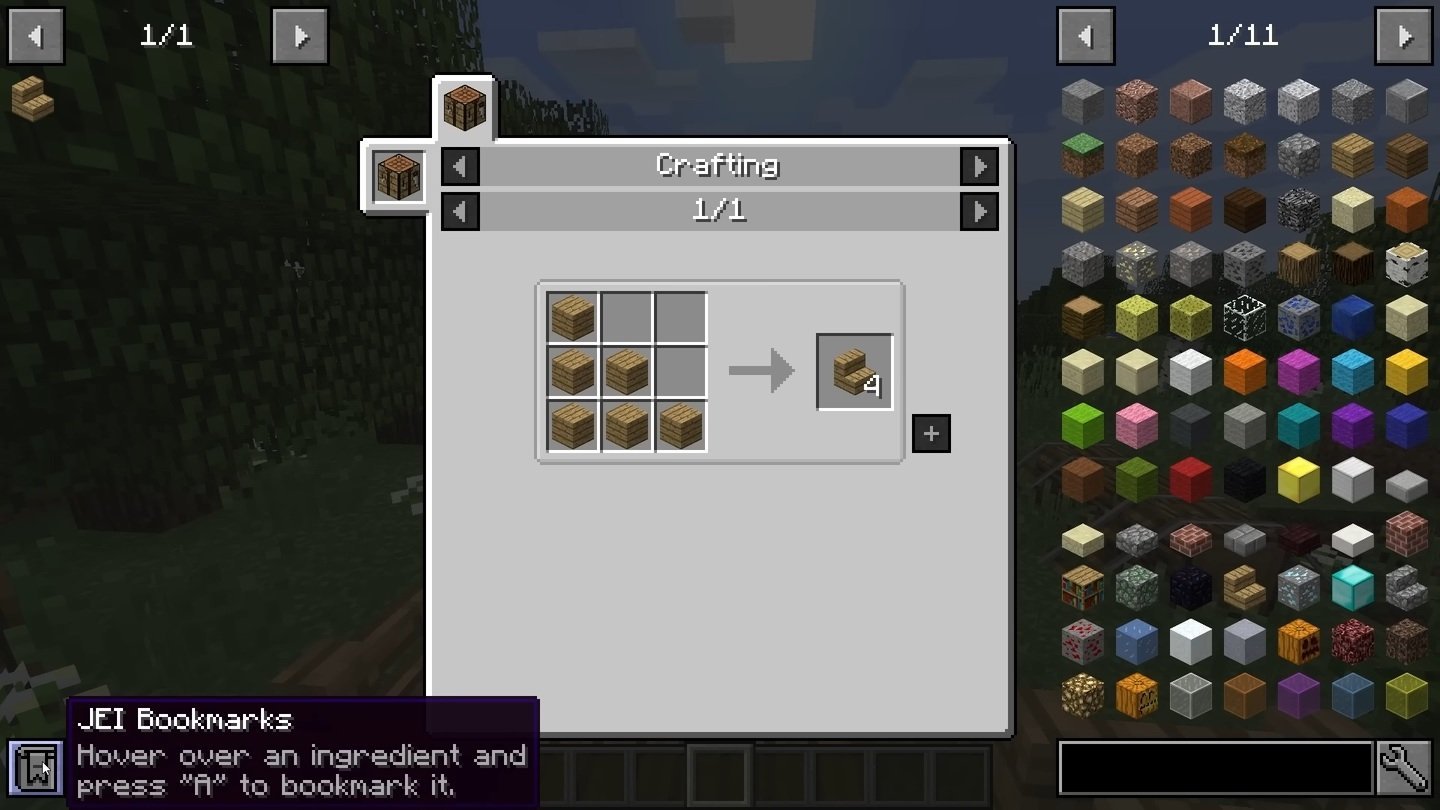Switch to next recipe category
The image size is (1440, 810).
[x=979, y=166]
